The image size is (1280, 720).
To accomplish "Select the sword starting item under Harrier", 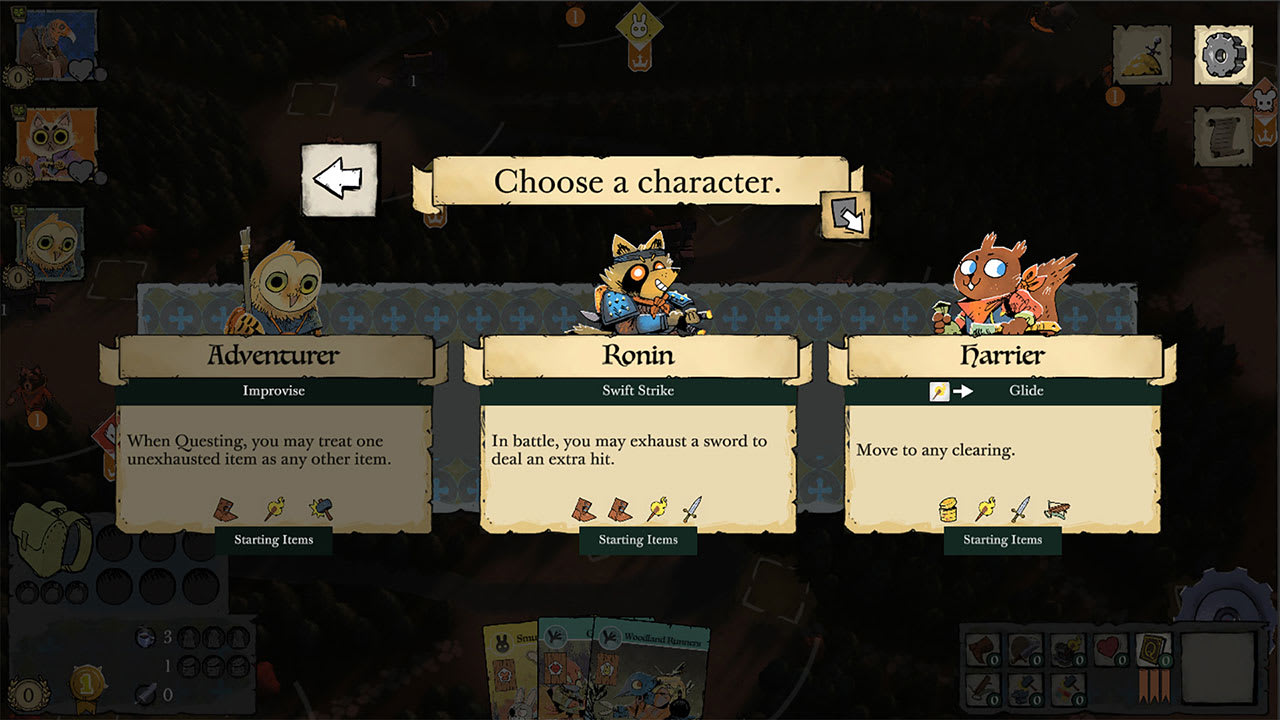I will (1018, 508).
